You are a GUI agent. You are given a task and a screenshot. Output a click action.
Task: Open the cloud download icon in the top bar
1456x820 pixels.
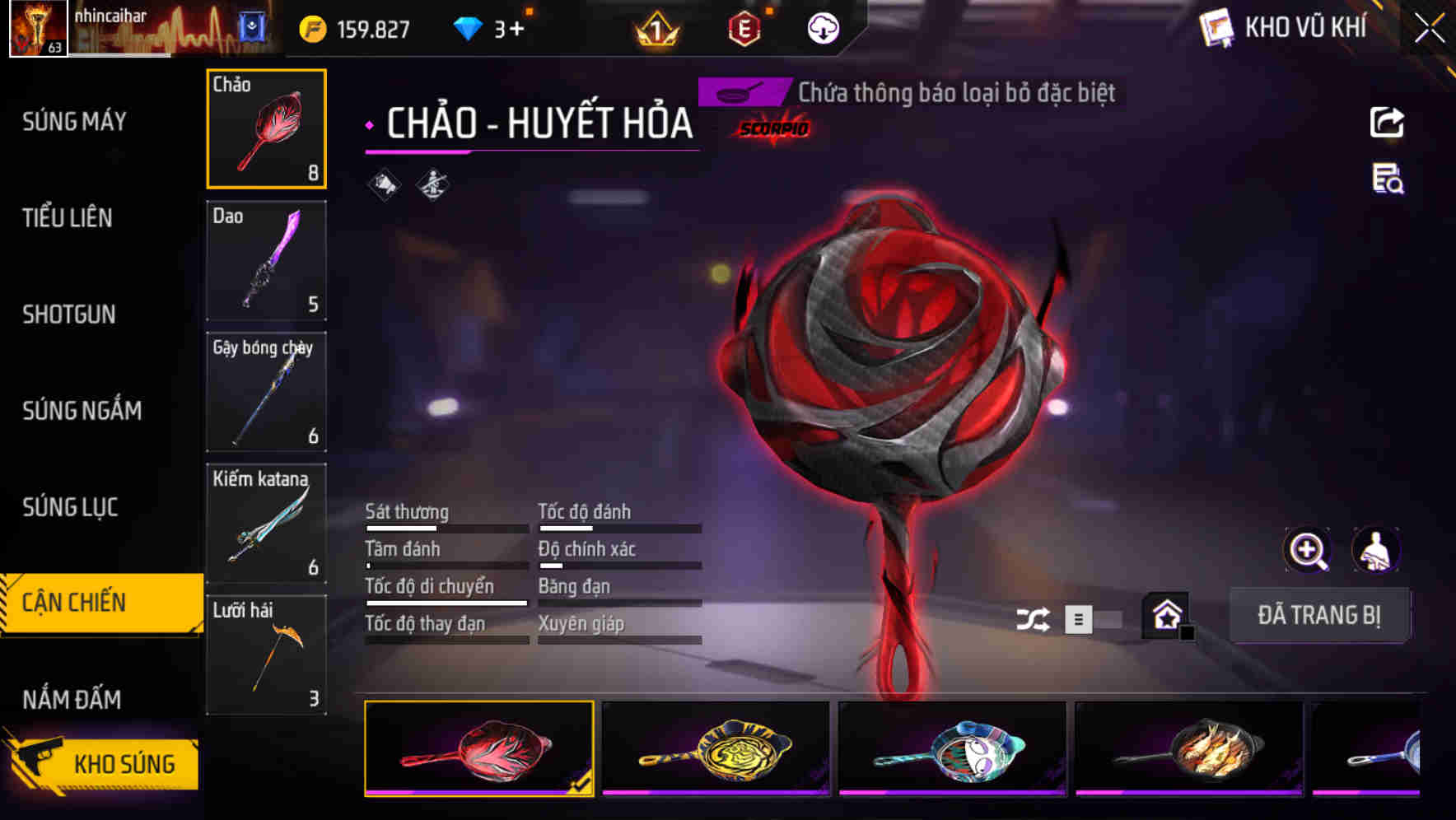(x=823, y=29)
